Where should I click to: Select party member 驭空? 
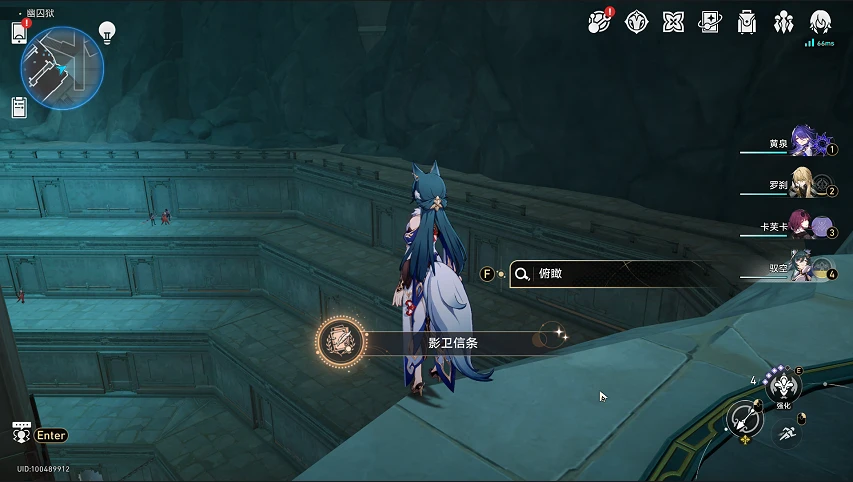coord(805,269)
